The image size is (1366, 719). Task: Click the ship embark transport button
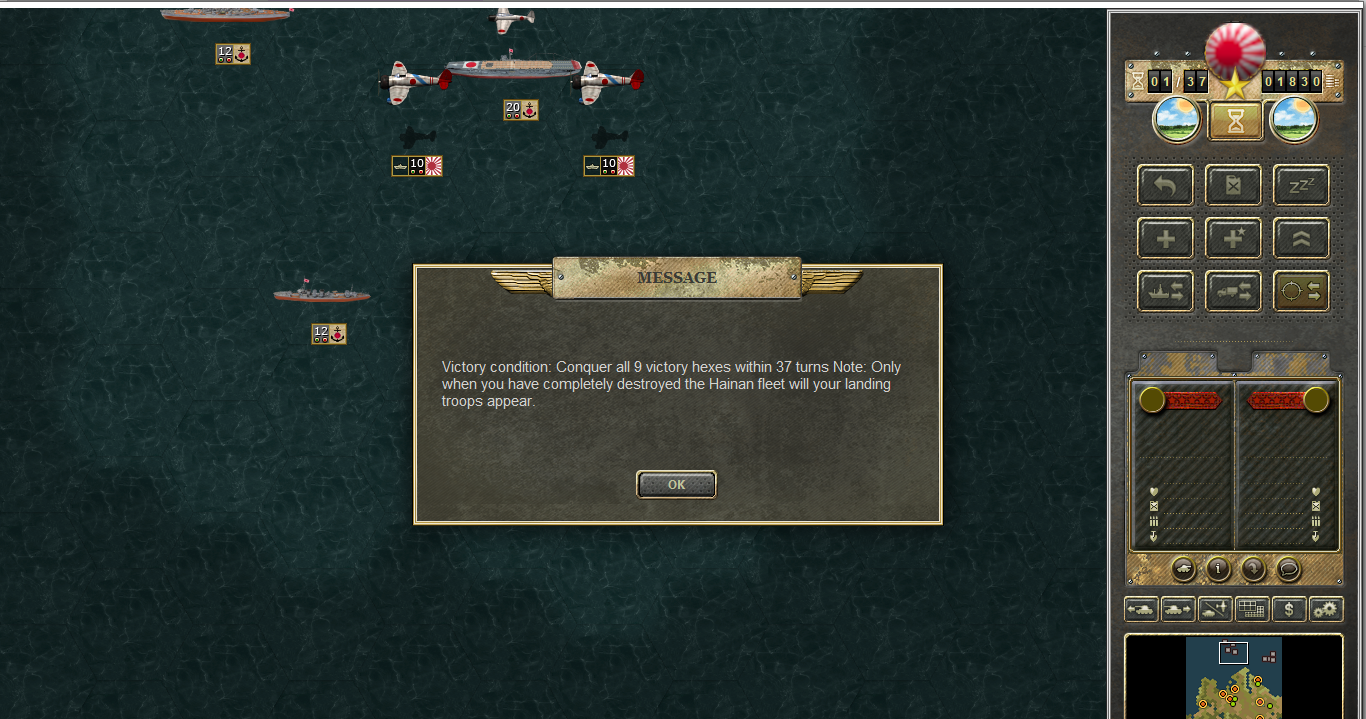[x=1165, y=291]
